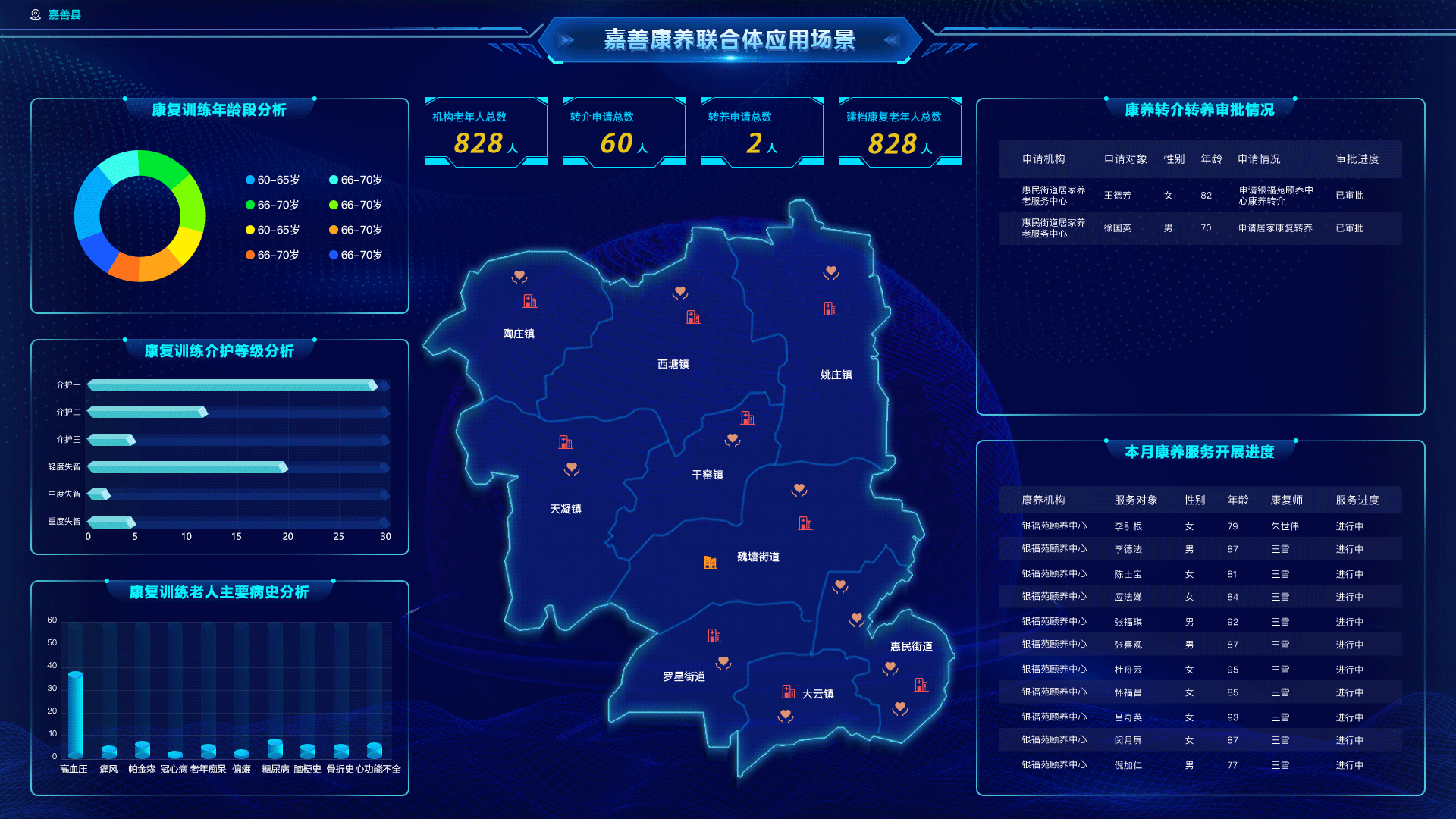The image size is (1456, 819).
Task: Click the location pin icon beside 嘉善县
Action: coord(35,14)
